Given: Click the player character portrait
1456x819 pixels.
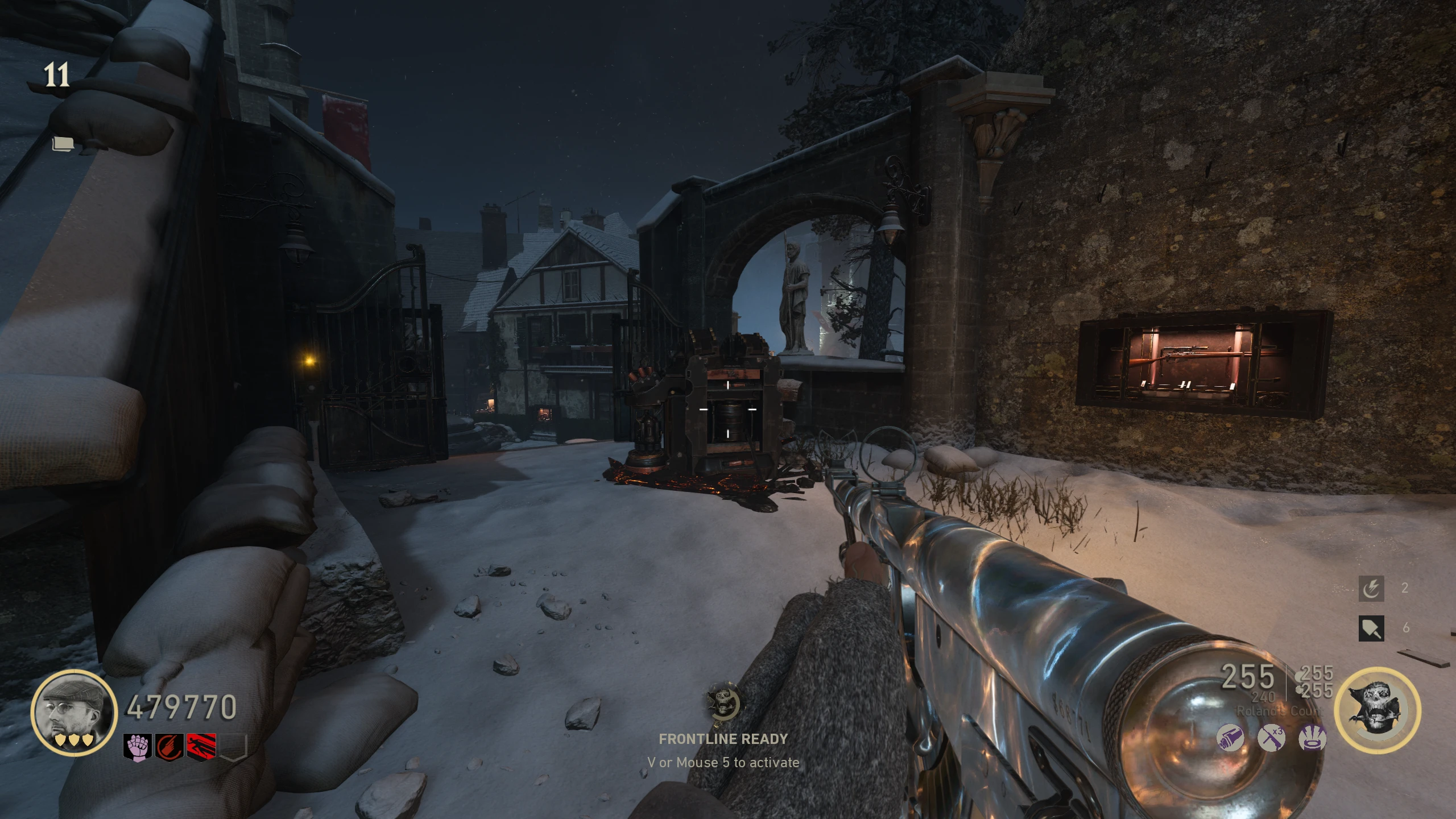Looking at the screenshot, I should (x=74, y=712).
